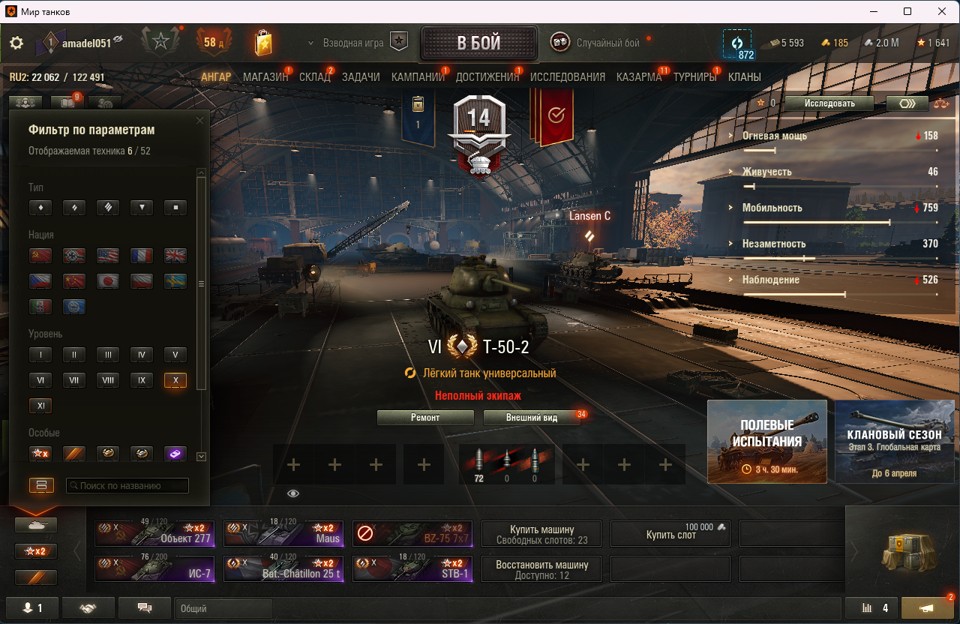This screenshot has height=624, width=960.
Task: Open the СКЛАД tab
Action: click(314, 77)
